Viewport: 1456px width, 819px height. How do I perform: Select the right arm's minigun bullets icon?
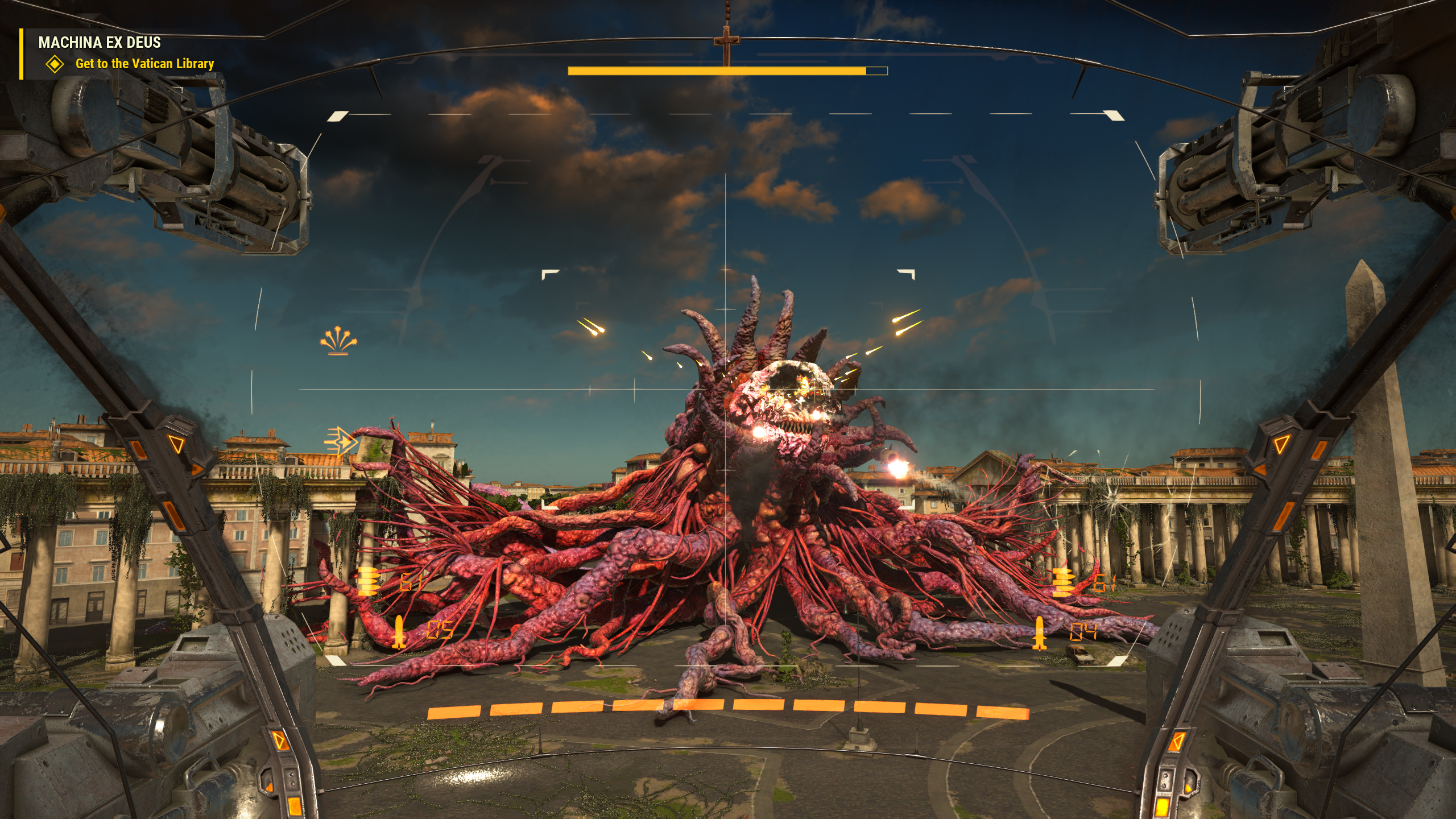pos(1061,582)
